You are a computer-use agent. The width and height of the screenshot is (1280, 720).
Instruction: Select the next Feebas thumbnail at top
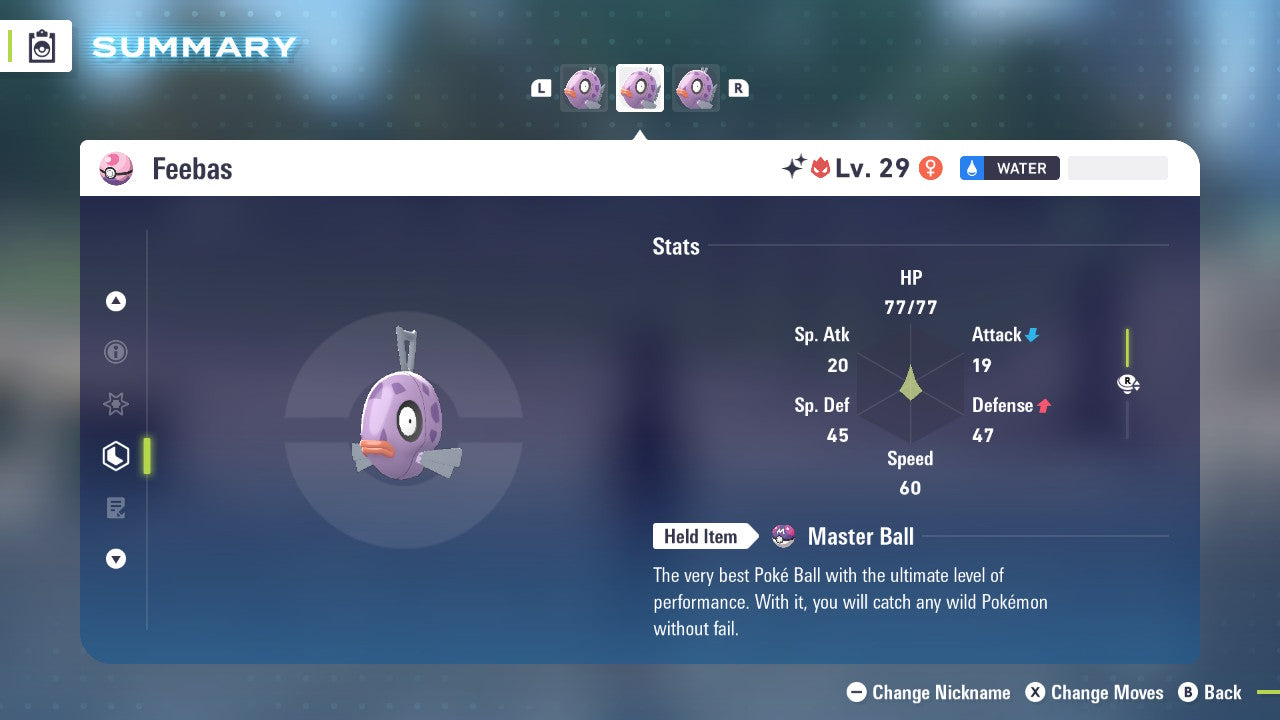click(696, 87)
